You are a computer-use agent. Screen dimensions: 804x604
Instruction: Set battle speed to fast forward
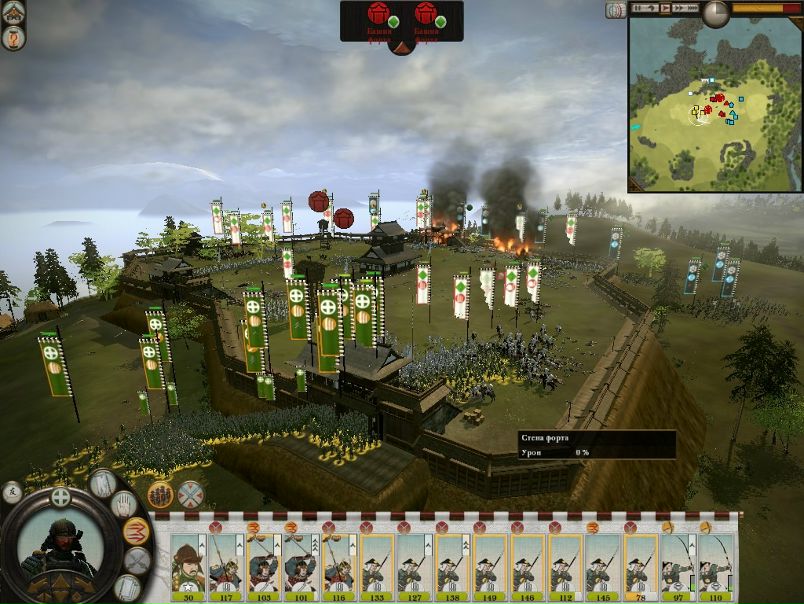coord(678,8)
